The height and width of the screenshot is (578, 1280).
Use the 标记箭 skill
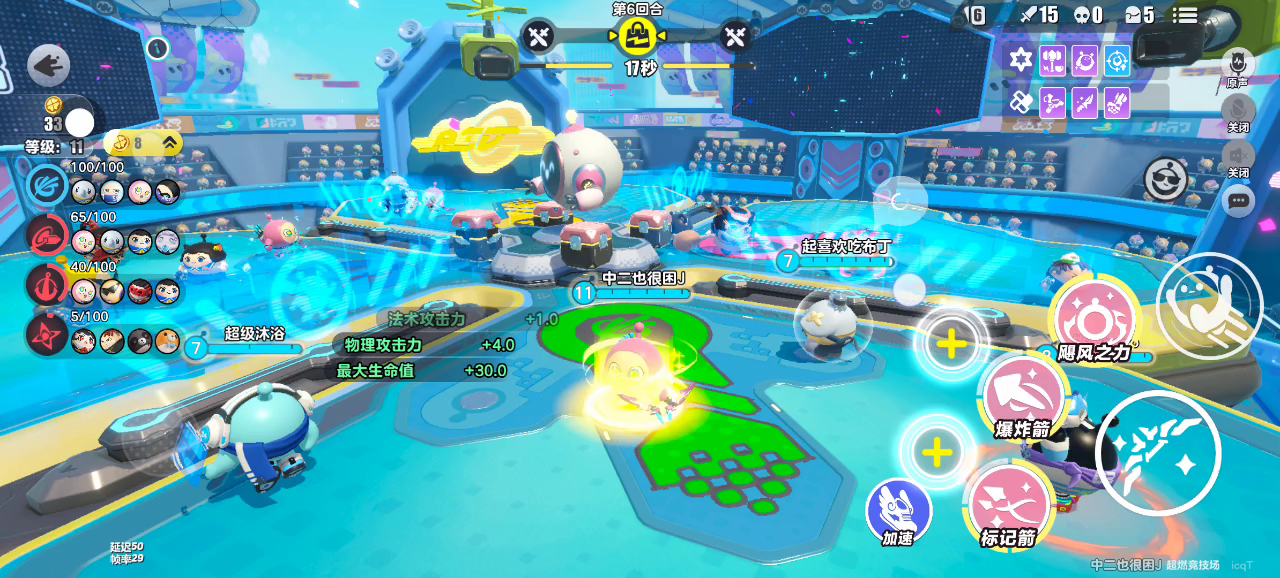[x=1006, y=507]
